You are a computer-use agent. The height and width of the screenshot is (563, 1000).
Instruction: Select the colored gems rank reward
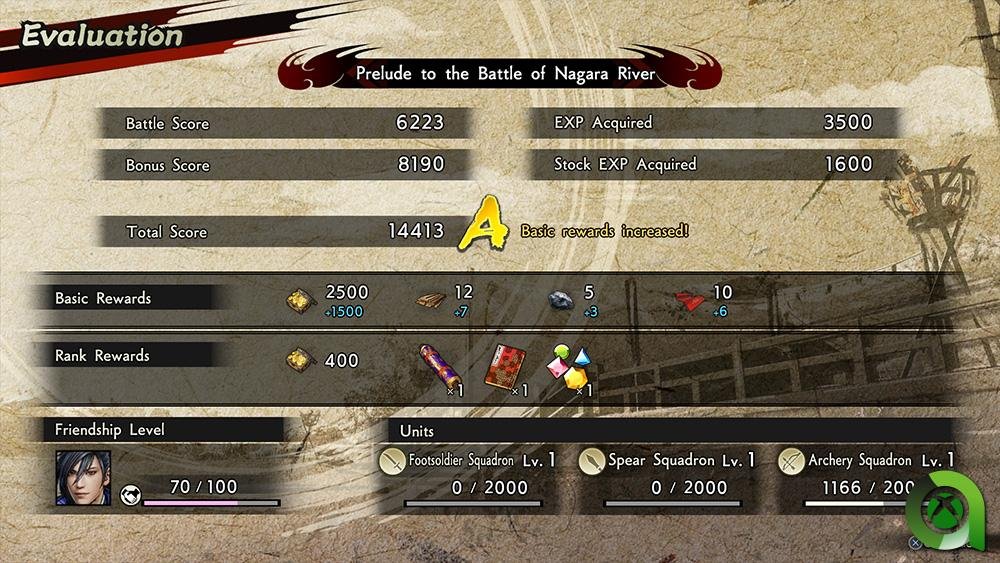[x=567, y=365]
